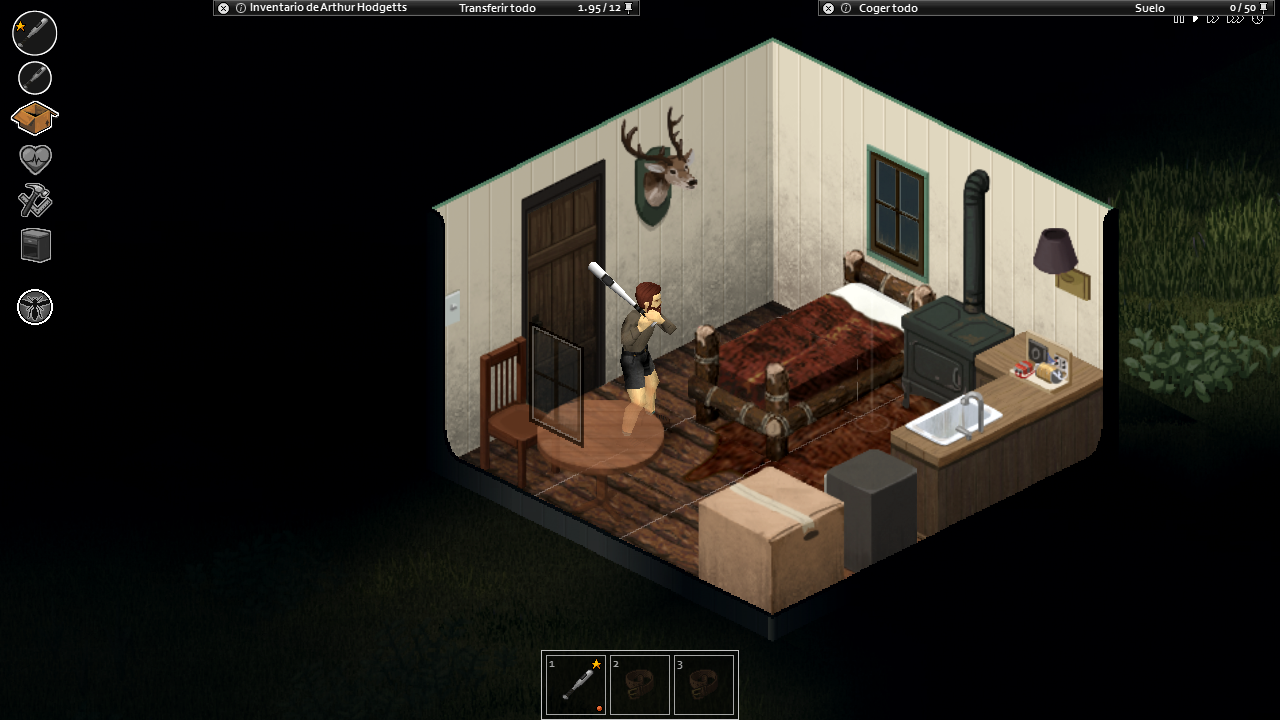The width and height of the screenshot is (1280, 720).
Task: Collapse the Inventario de Arthur Hodgetts panel
Action: point(223,8)
